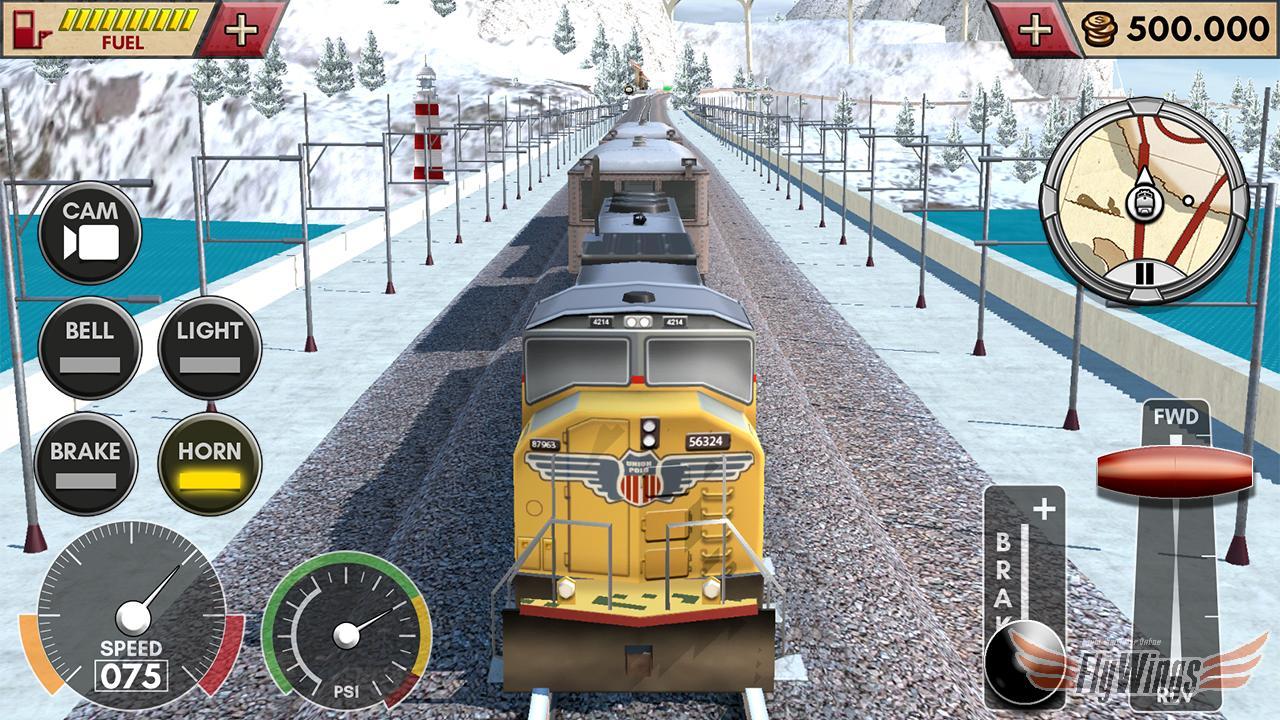Toggle the BELL
The height and width of the screenshot is (720, 1280).
click(90, 348)
